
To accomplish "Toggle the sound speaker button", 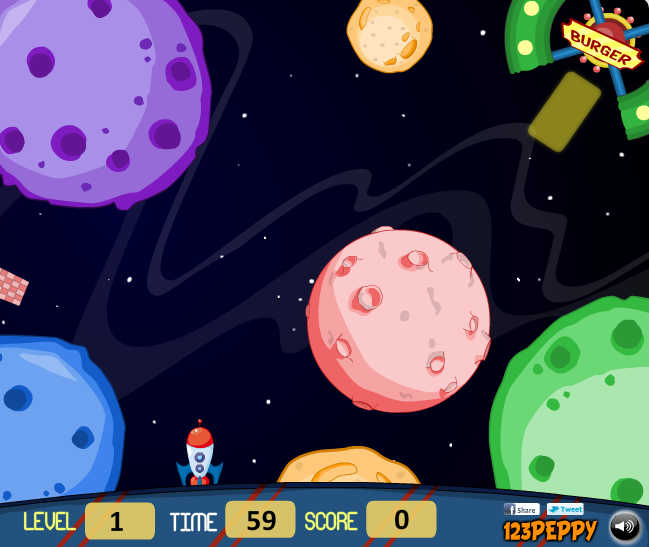I will click(625, 526).
